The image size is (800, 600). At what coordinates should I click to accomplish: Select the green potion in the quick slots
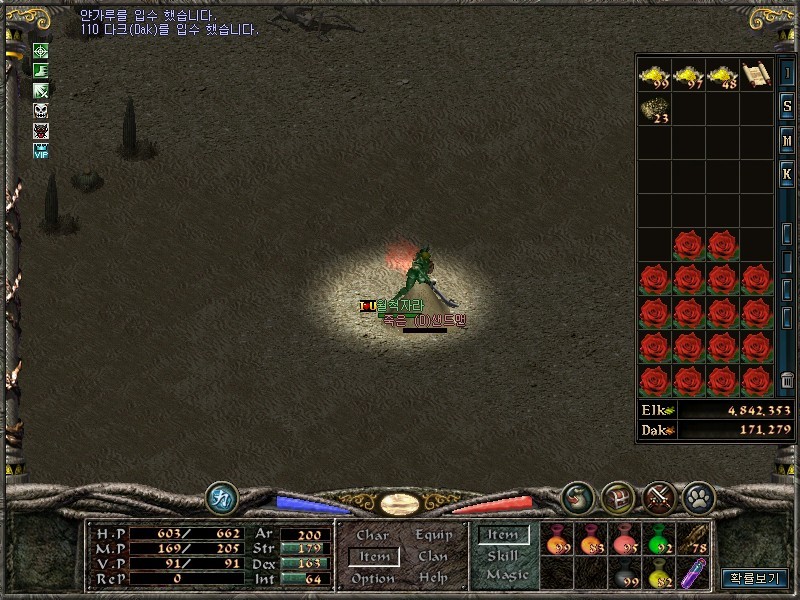pos(658,540)
